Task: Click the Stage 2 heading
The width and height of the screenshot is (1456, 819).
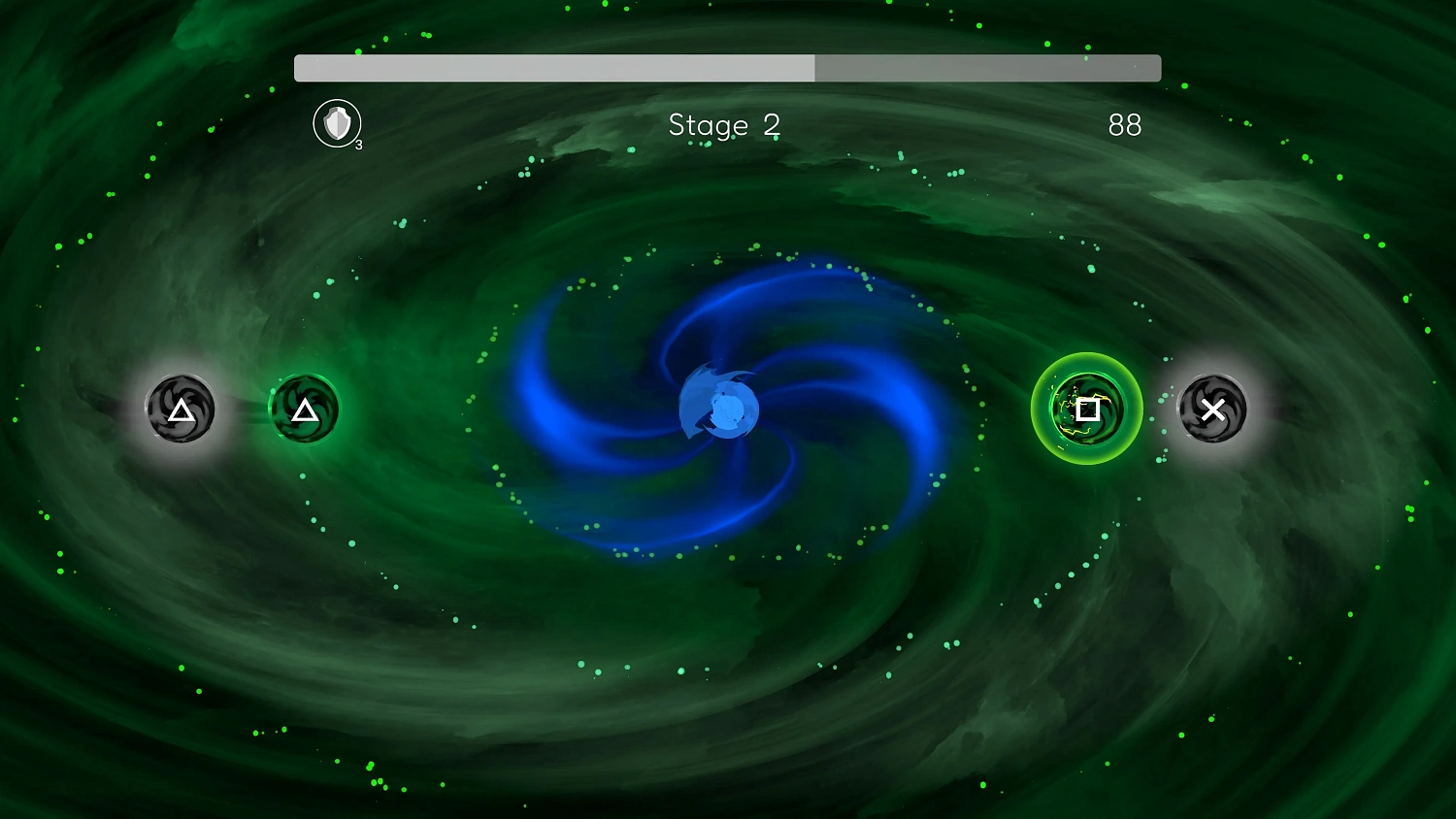Action: pos(723,125)
